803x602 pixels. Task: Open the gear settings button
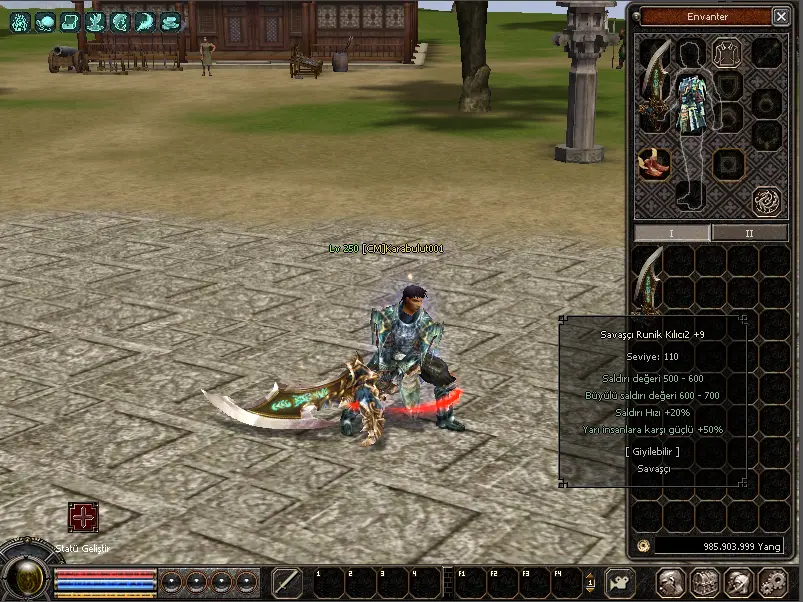pyautogui.click(x=772, y=581)
